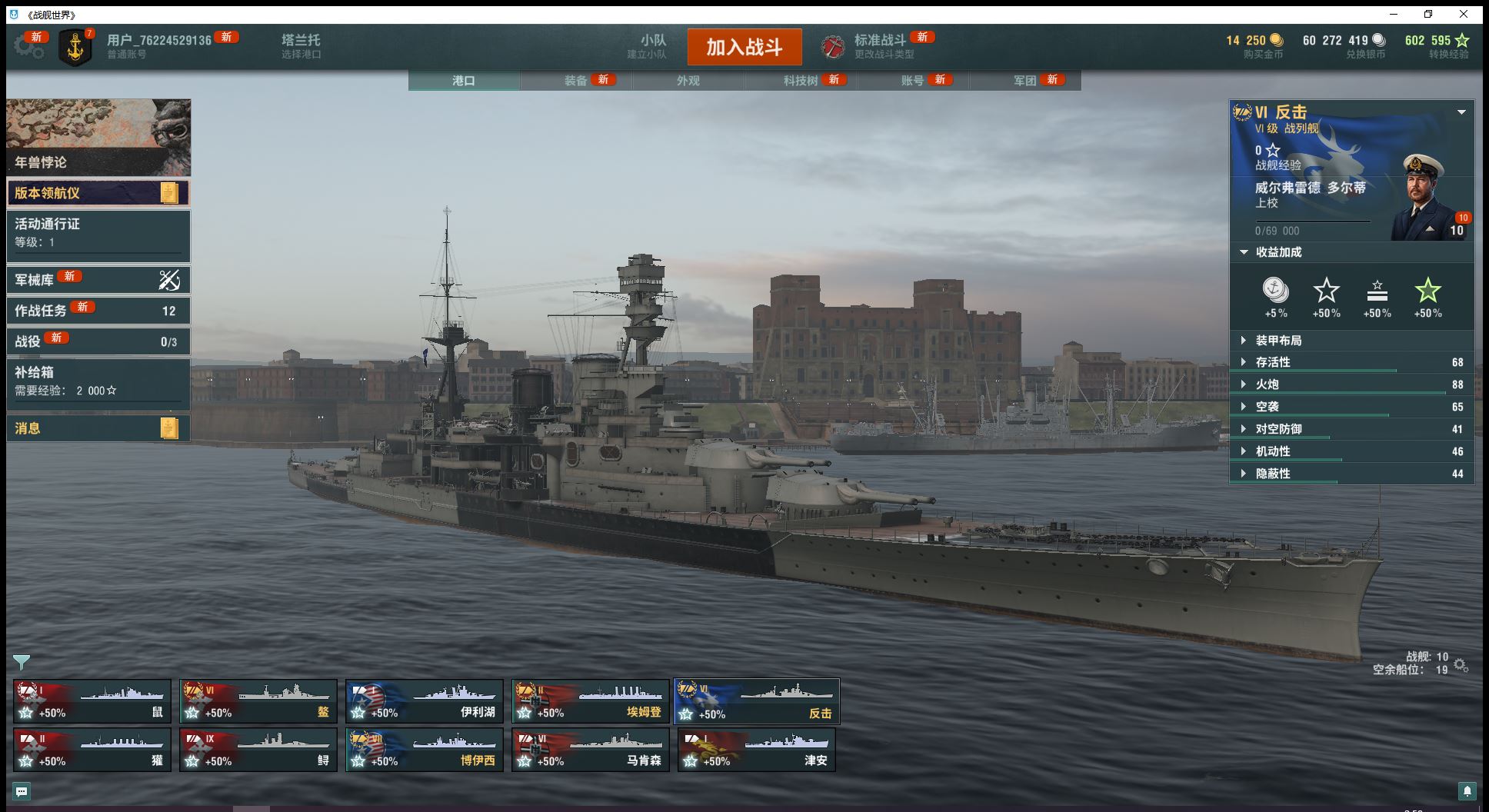
Task: Toggle the ship carousel filter funnel
Action: point(22,661)
